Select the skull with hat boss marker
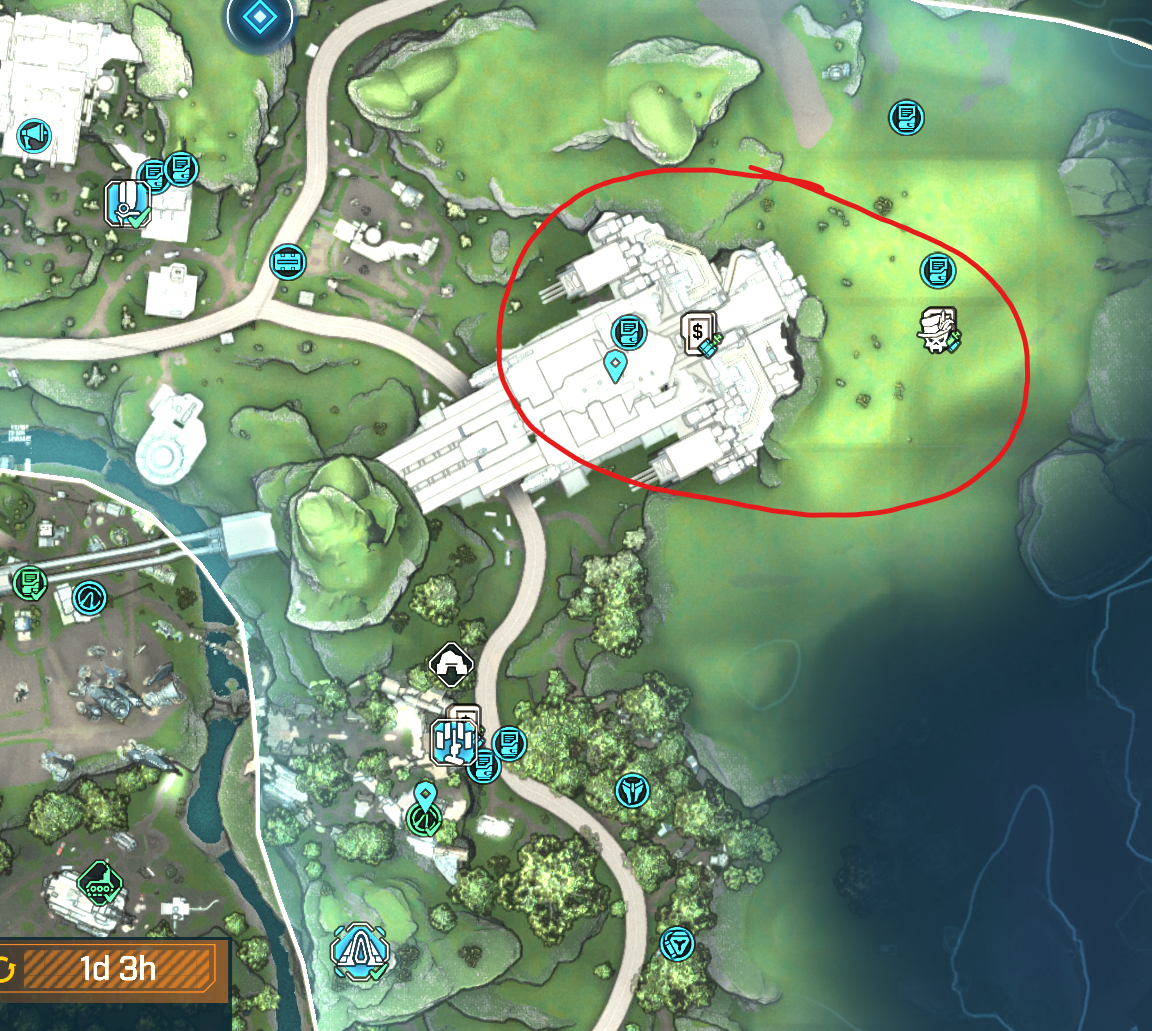The image size is (1152, 1031). click(938, 330)
